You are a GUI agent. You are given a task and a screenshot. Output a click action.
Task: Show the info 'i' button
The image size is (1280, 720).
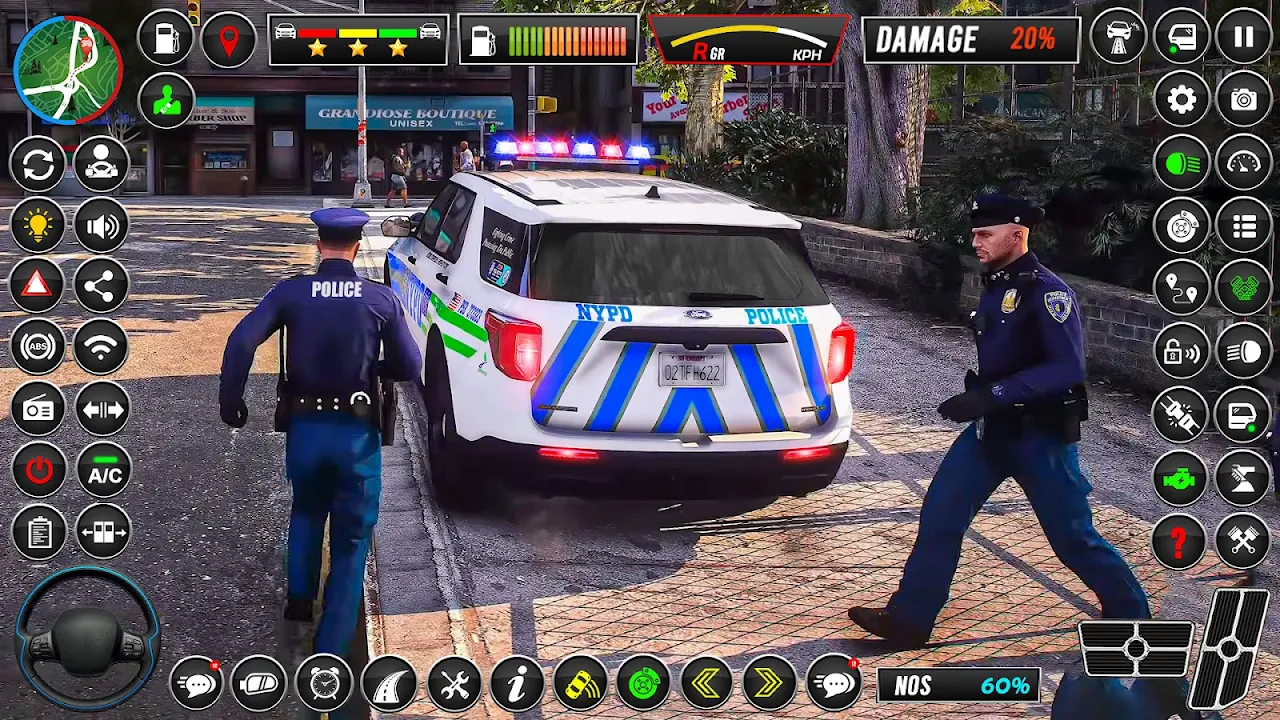click(x=517, y=684)
